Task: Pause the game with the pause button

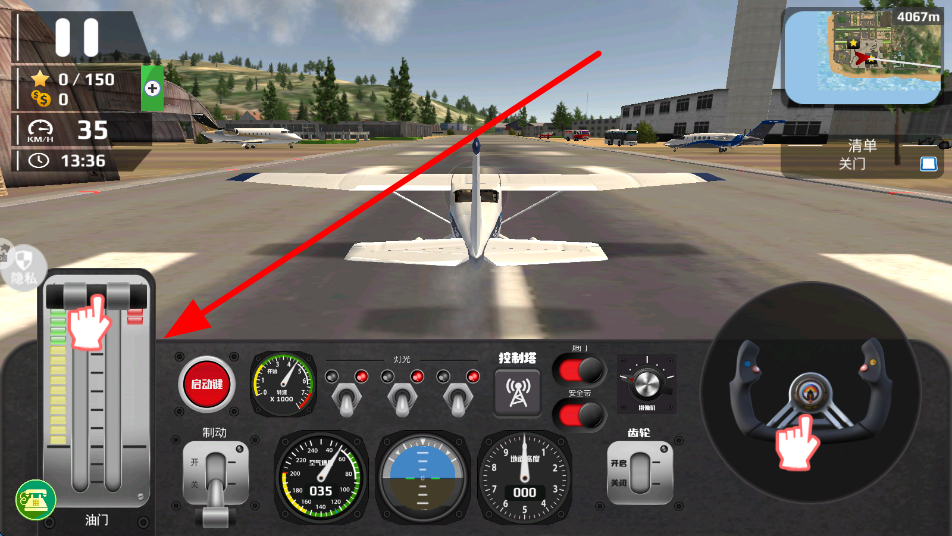Action: click(x=77, y=37)
